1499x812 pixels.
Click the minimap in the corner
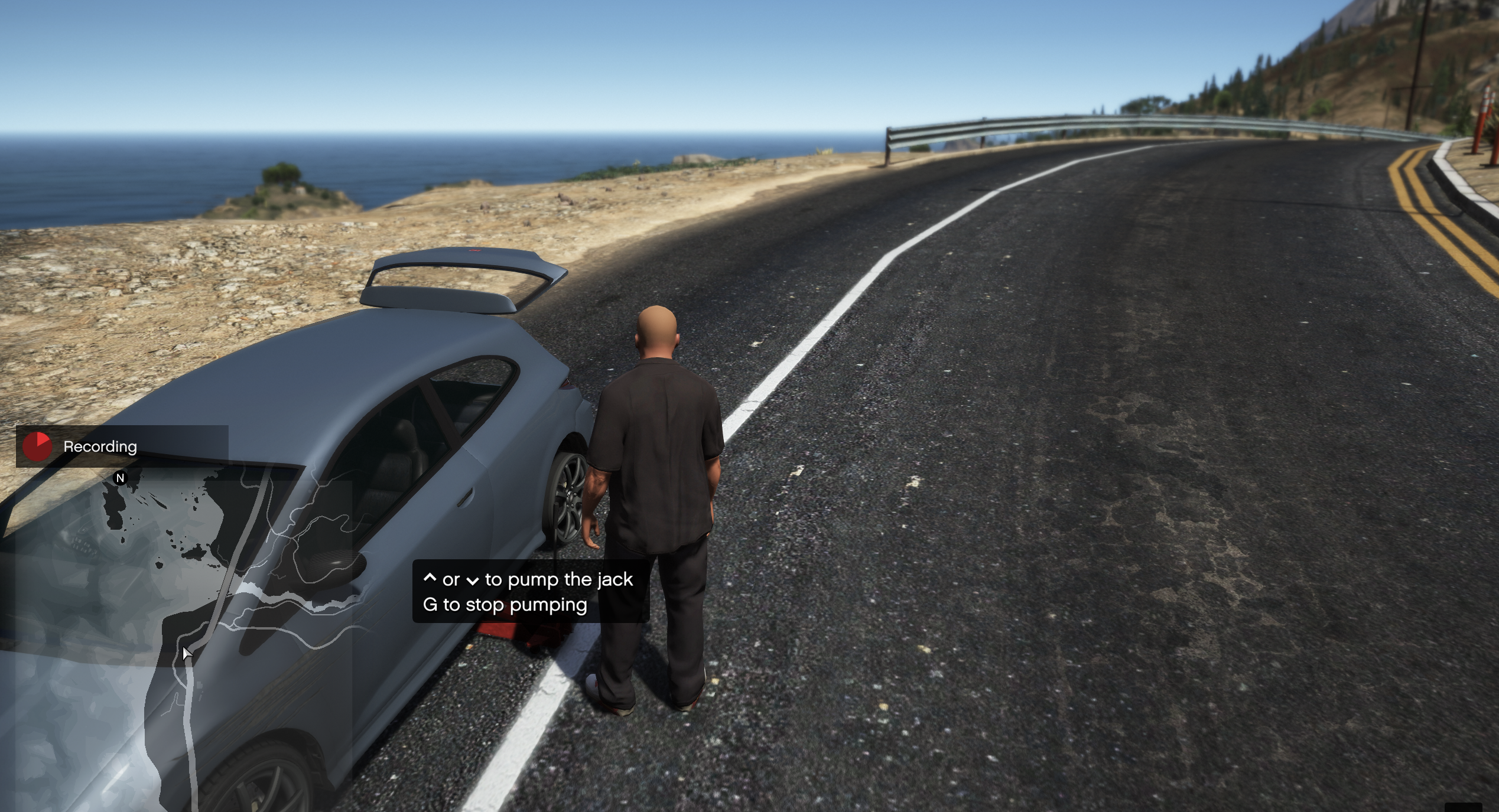177,638
